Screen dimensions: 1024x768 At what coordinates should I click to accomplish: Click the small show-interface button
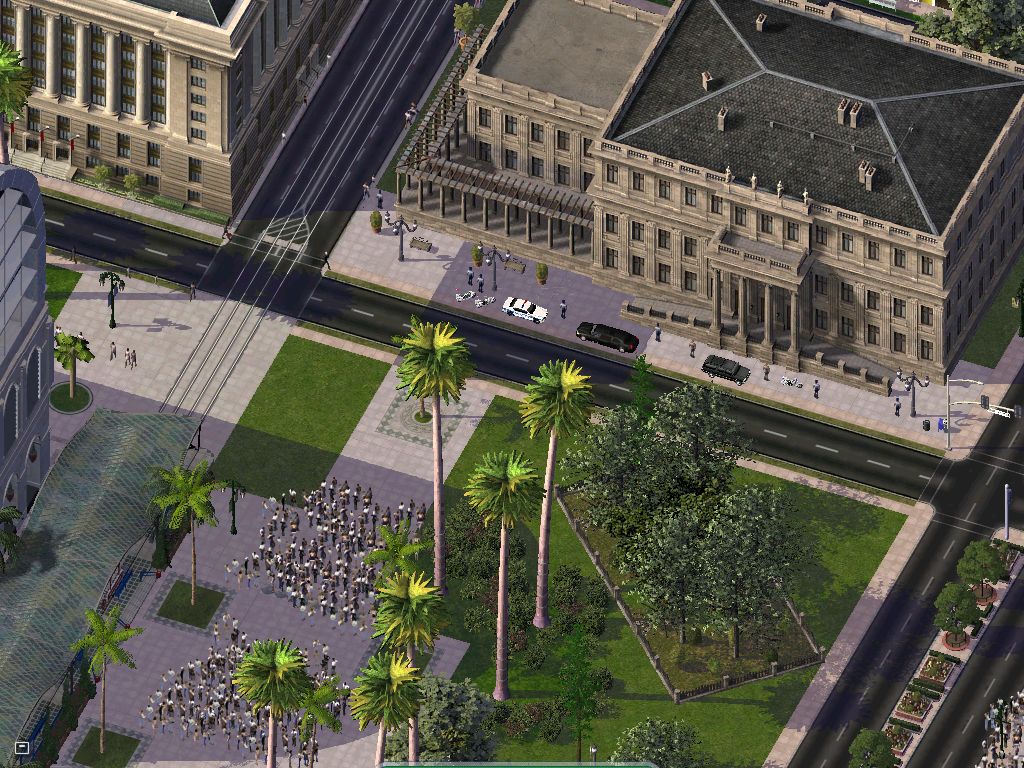coord(22,746)
